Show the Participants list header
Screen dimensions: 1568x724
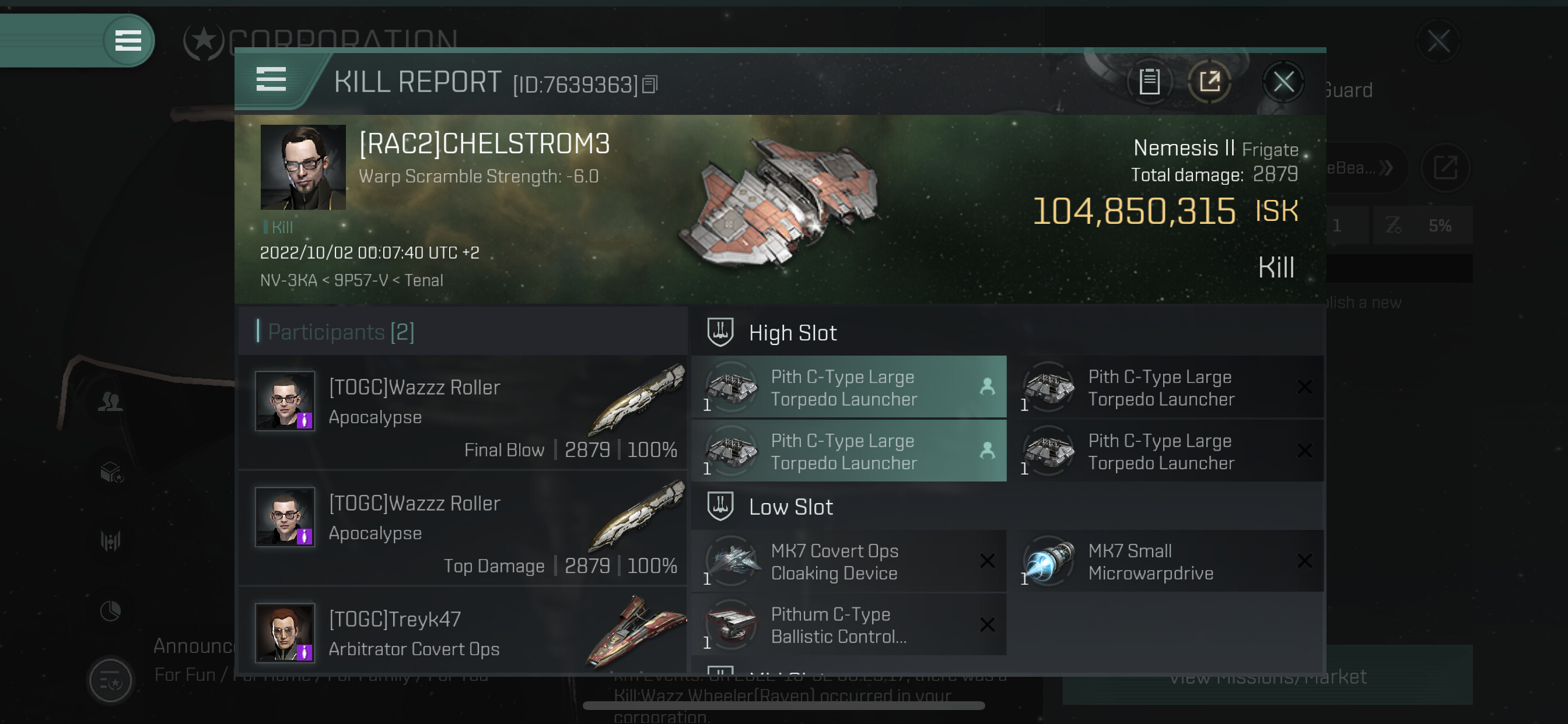(x=341, y=332)
